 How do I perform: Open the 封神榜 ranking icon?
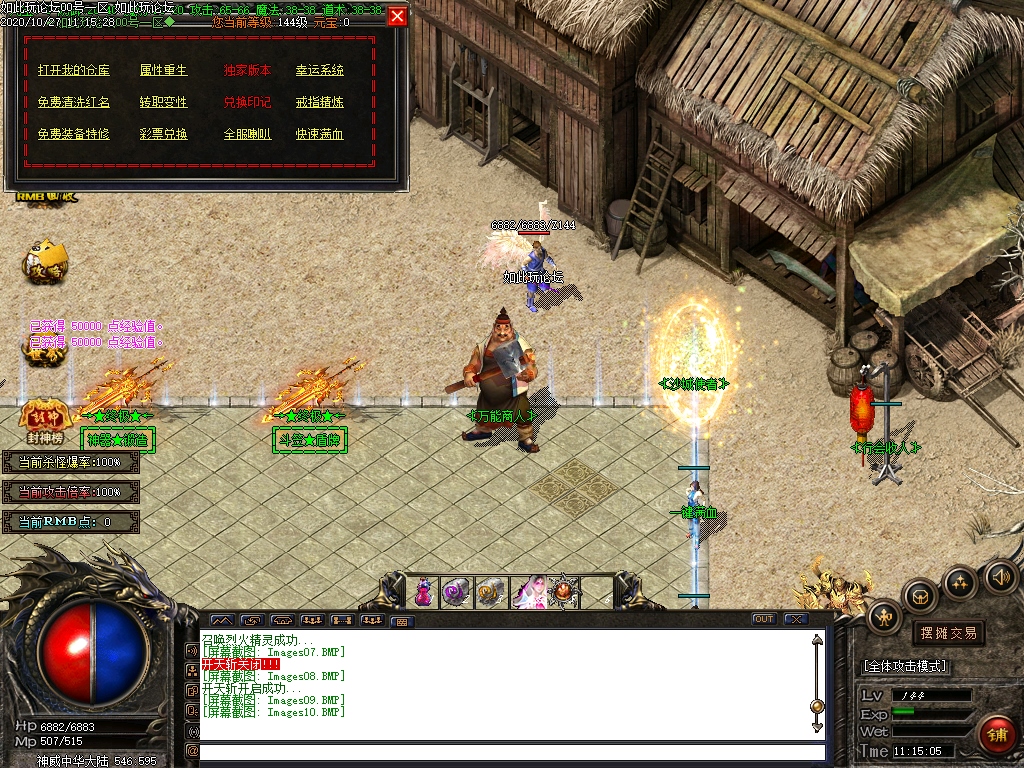pyautogui.click(x=43, y=424)
